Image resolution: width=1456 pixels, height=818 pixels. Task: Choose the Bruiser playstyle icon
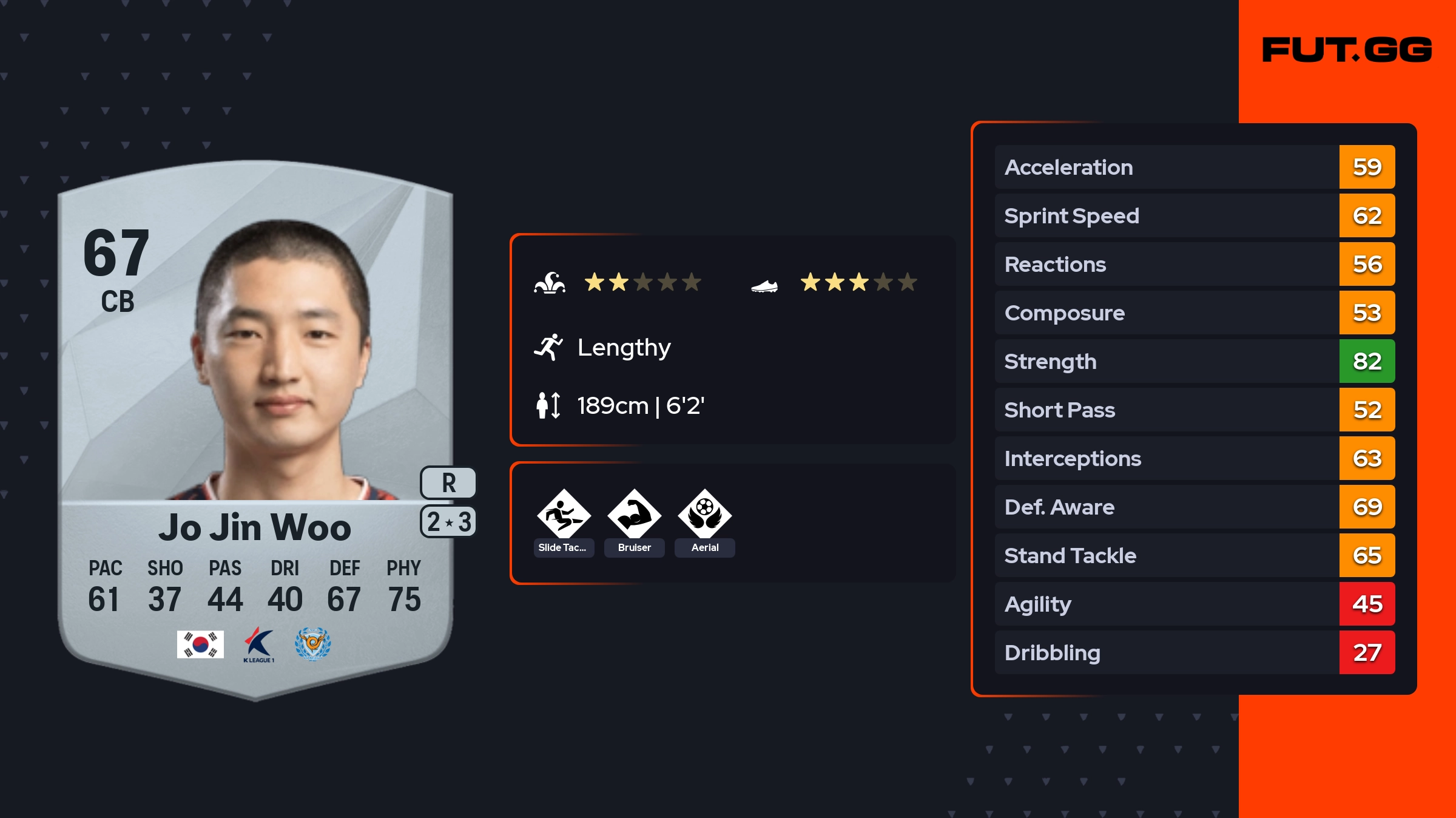click(634, 514)
